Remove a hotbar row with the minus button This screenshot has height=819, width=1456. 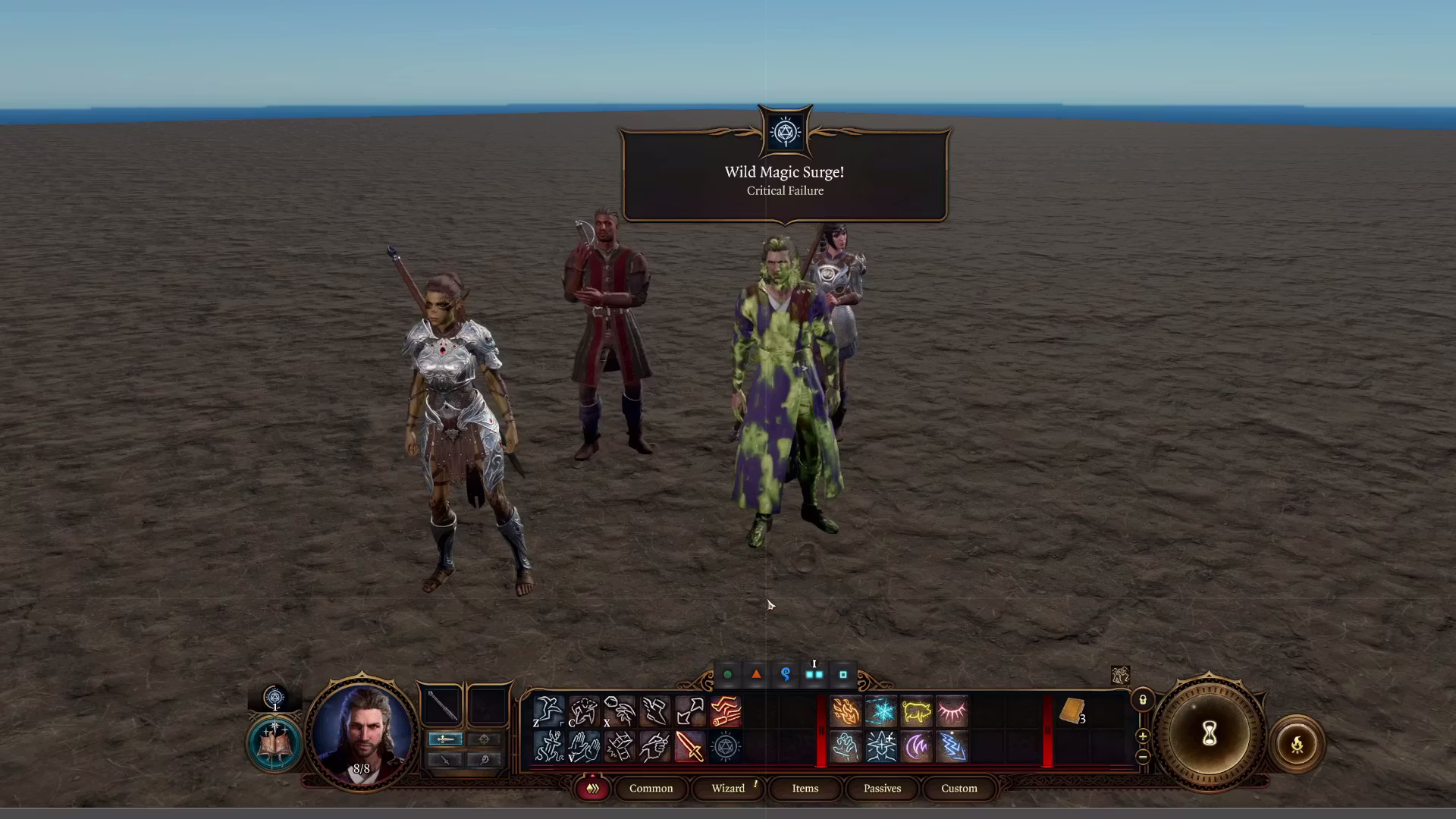pyautogui.click(x=1143, y=756)
